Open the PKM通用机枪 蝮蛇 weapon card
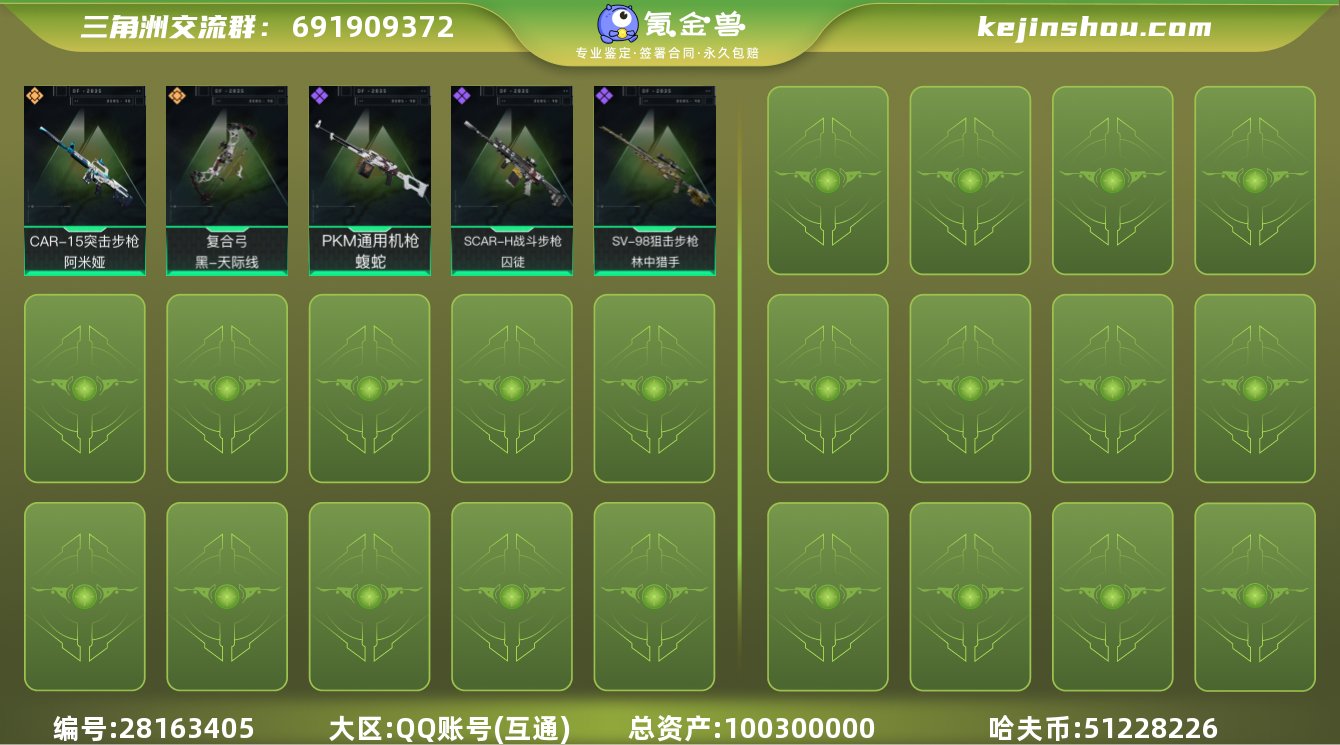1340x745 pixels. (369, 180)
